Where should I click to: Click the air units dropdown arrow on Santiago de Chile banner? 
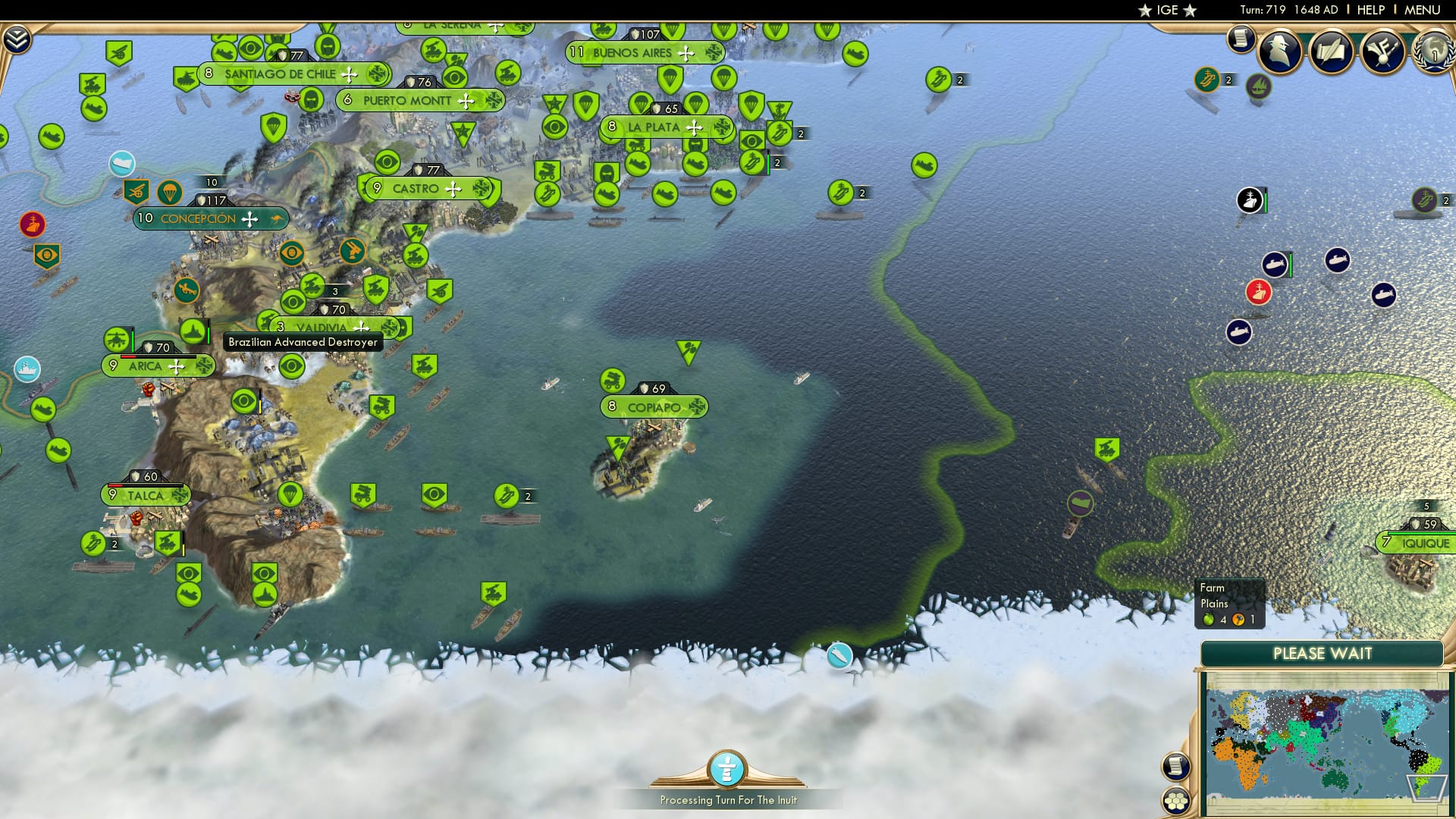pyautogui.click(x=348, y=74)
